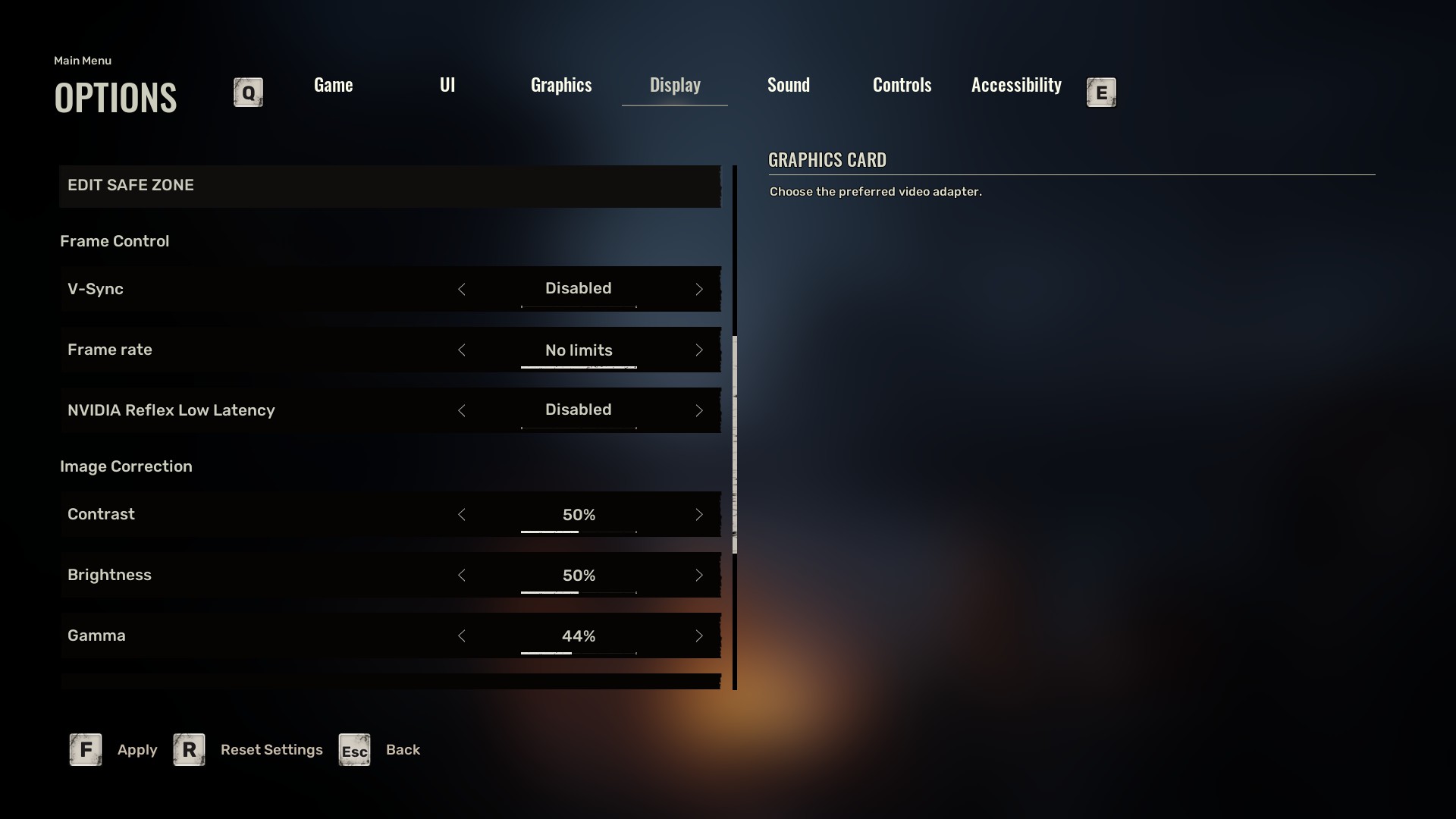Lower Contrast using the left arrow
The image size is (1456, 819).
click(462, 515)
